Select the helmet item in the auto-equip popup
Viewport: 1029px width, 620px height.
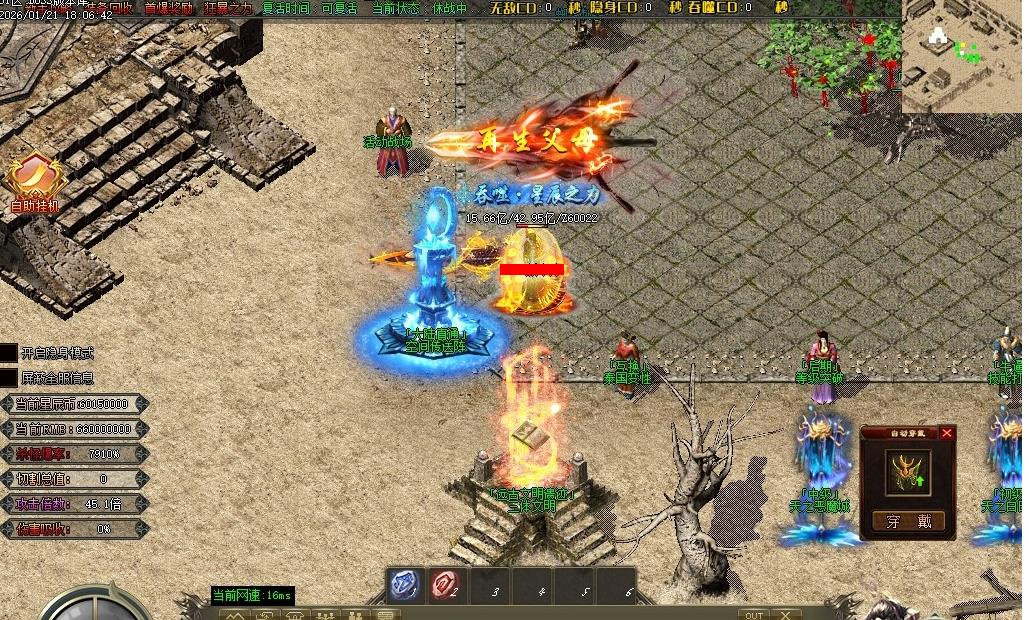[908, 472]
